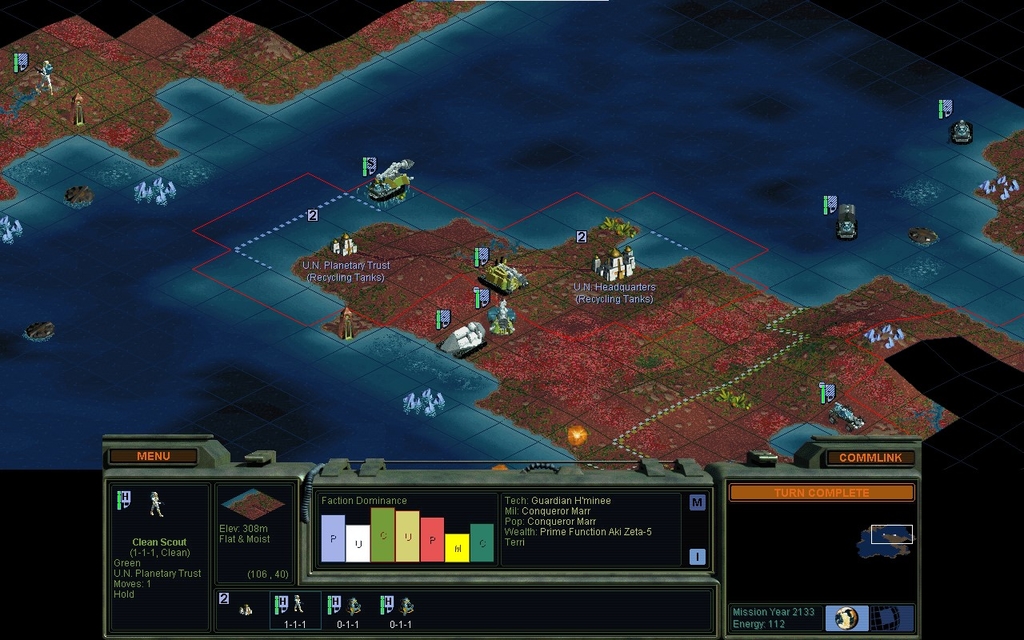1024x640 pixels.
Task: Select the U.N. Planetary Trust base
Action: coord(345,245)
